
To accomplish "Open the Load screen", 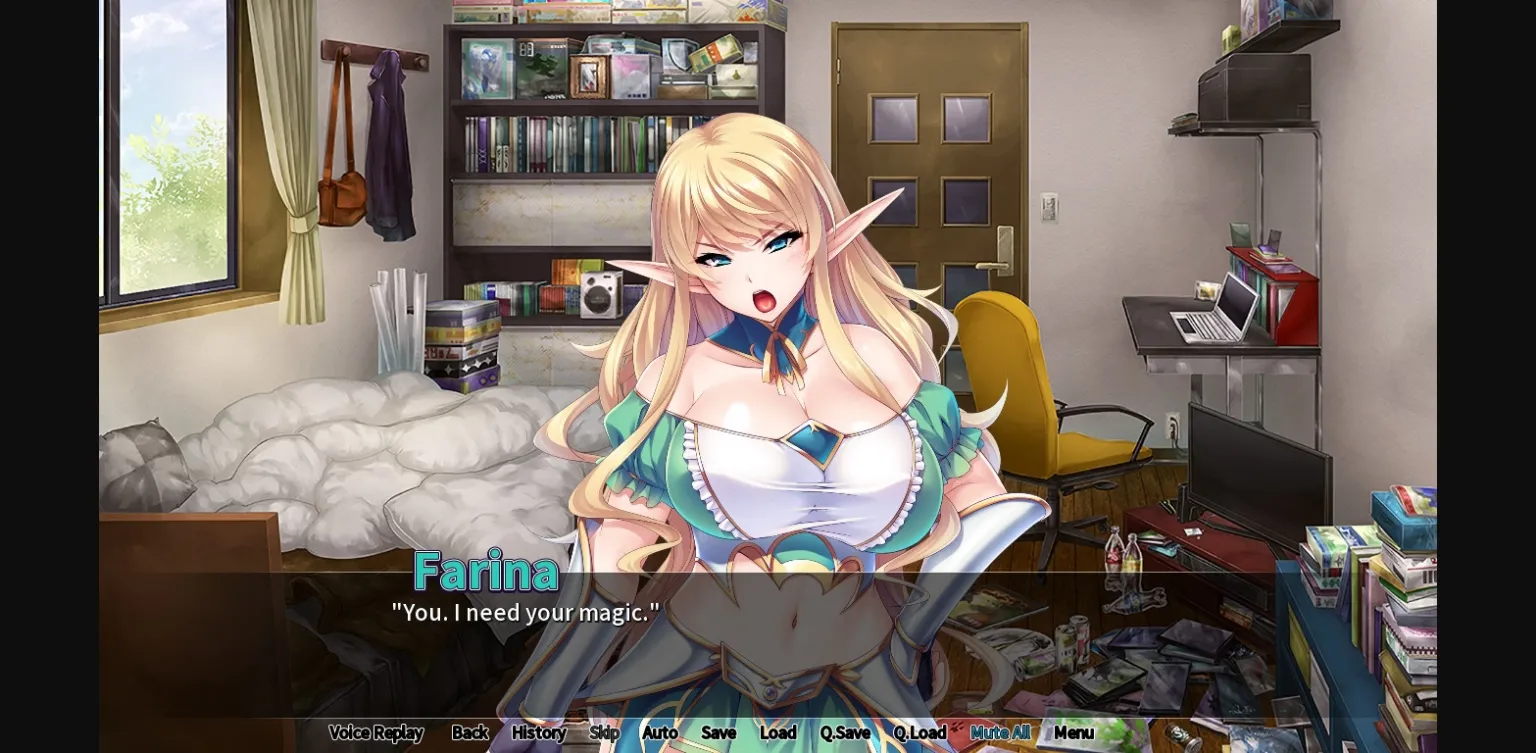I will [778, 733].
